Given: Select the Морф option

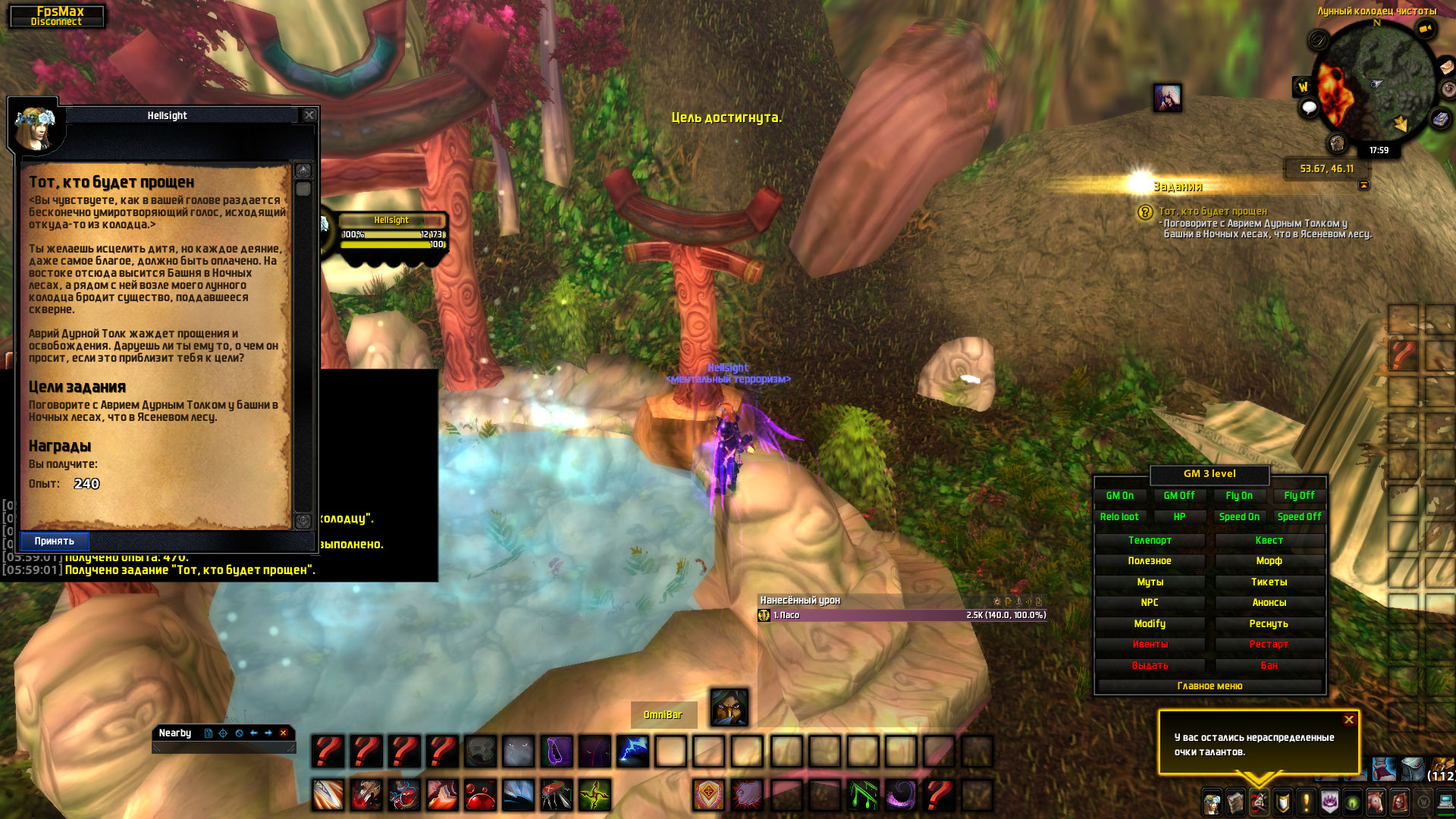Looking at the screenshot, I should (1269, 561).
